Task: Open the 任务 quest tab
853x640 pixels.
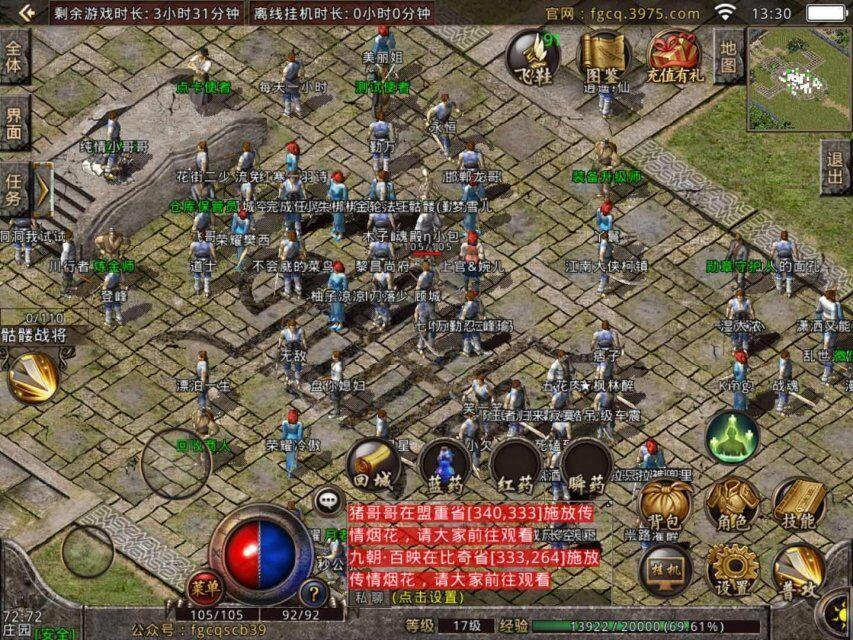Action: (x=14, y=190)
